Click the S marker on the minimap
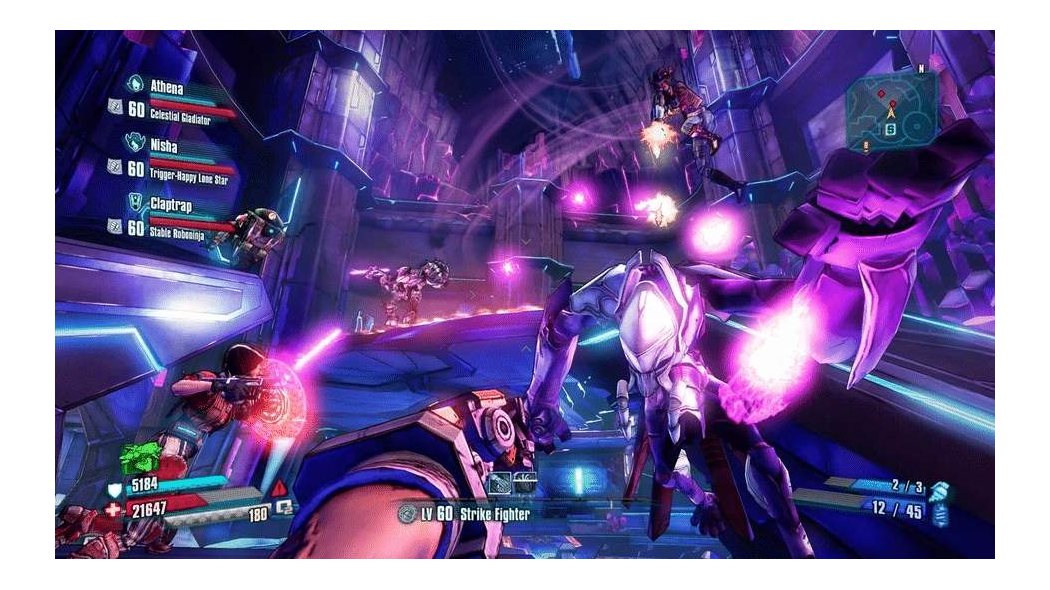This screenshot has width=1050, height=590. [x=890, y=128]
